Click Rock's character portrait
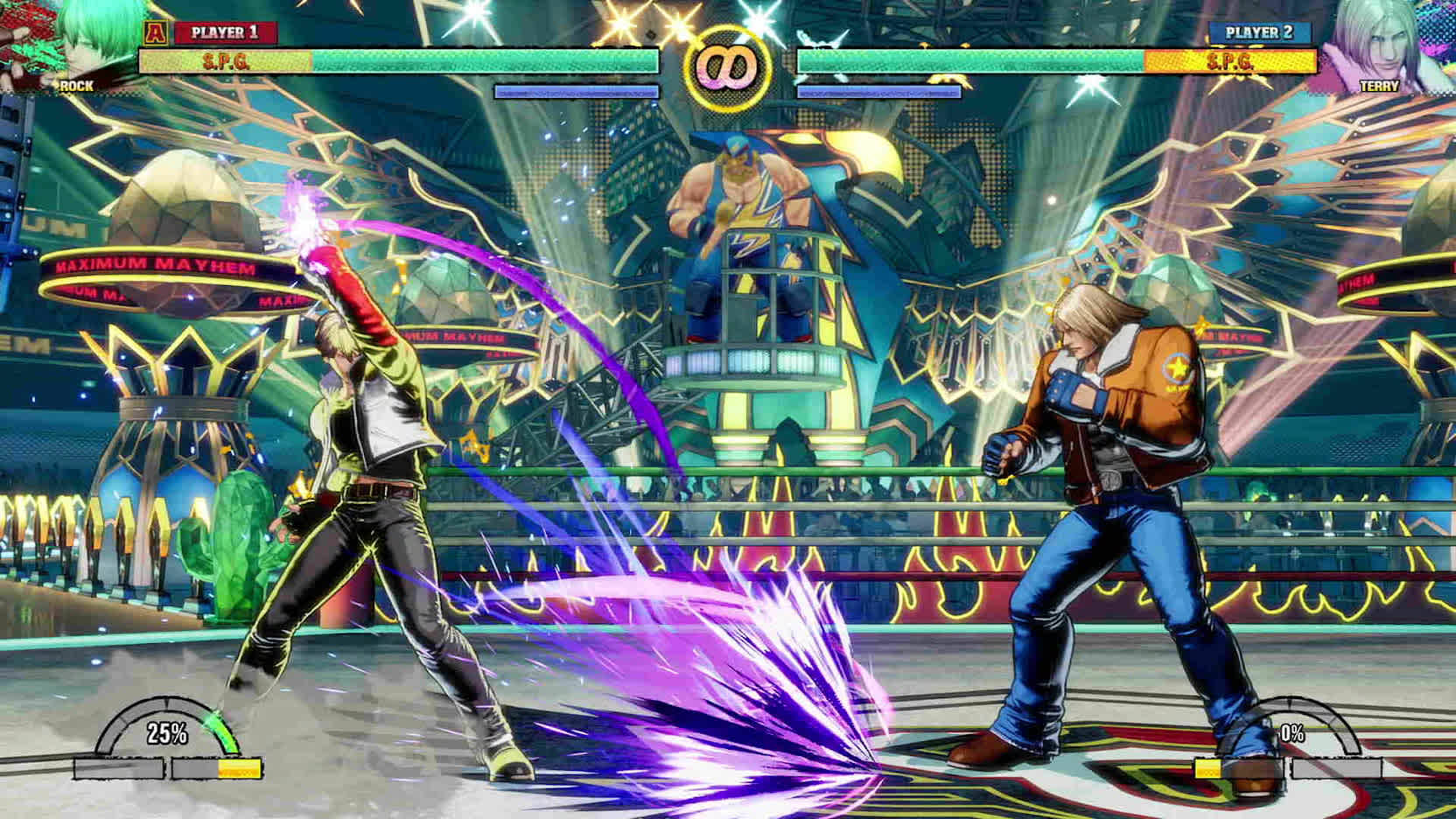This screenshot has height=819, width=1456. tap(79, 44)
